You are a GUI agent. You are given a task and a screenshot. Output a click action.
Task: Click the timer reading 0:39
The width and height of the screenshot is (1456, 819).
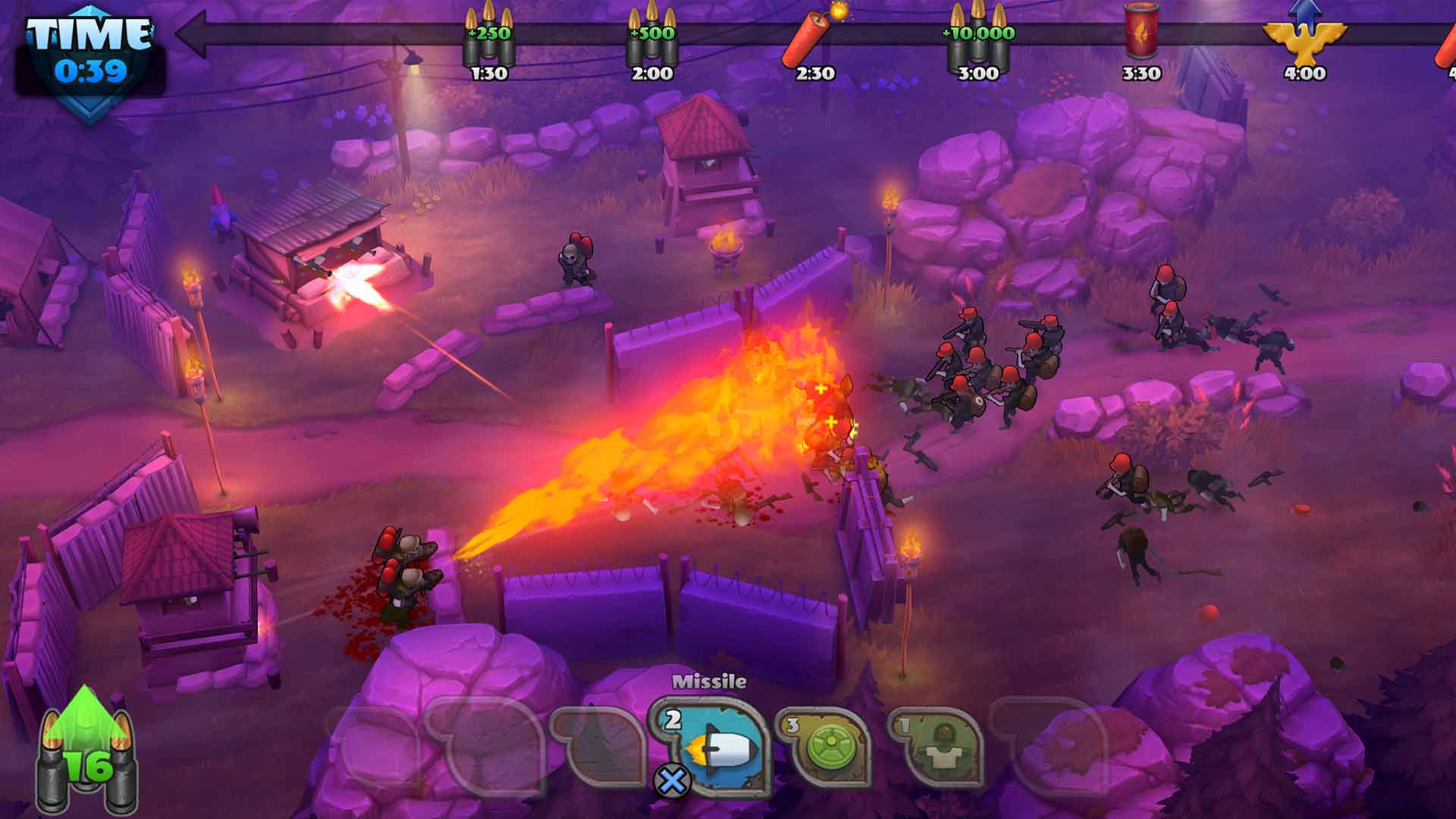(89, 71)
